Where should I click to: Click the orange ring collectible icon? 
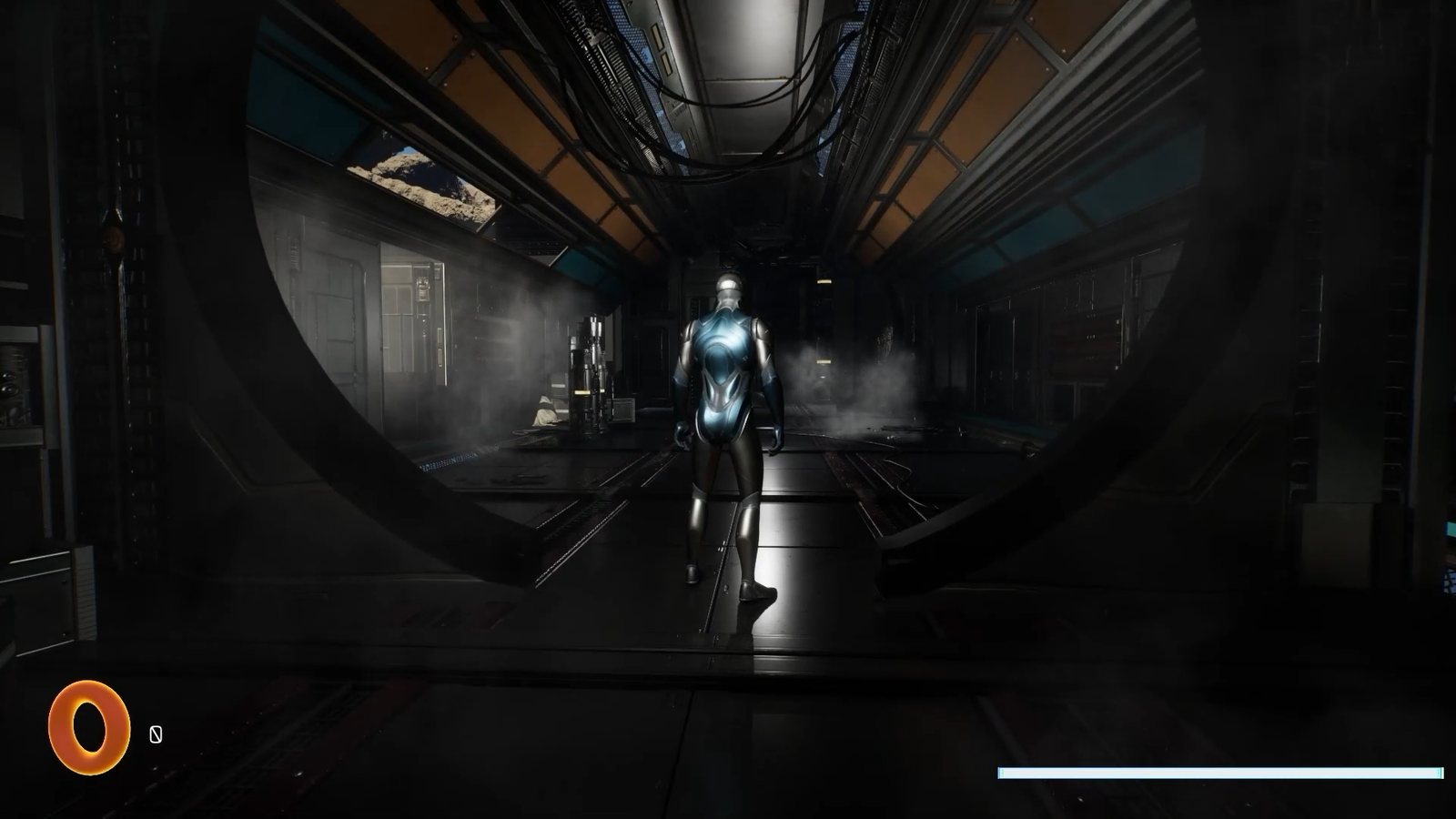[88, 727]
